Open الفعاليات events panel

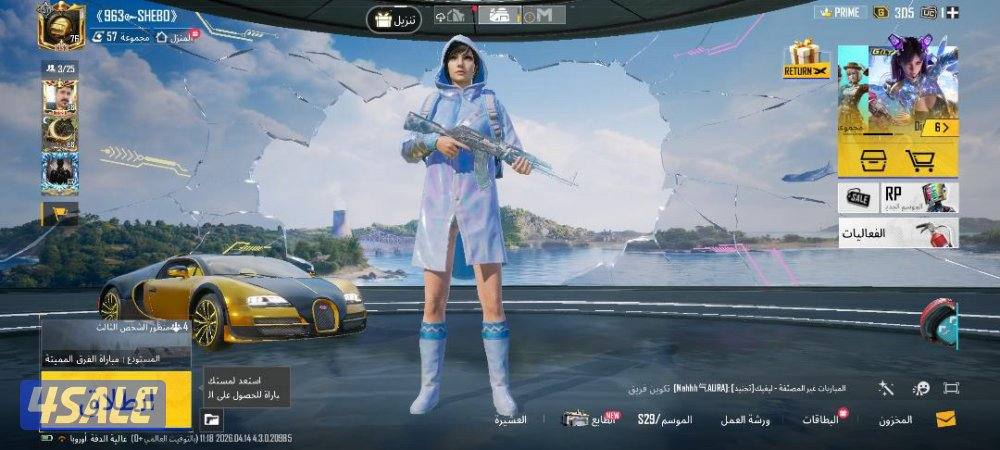[x=897, y=233]
